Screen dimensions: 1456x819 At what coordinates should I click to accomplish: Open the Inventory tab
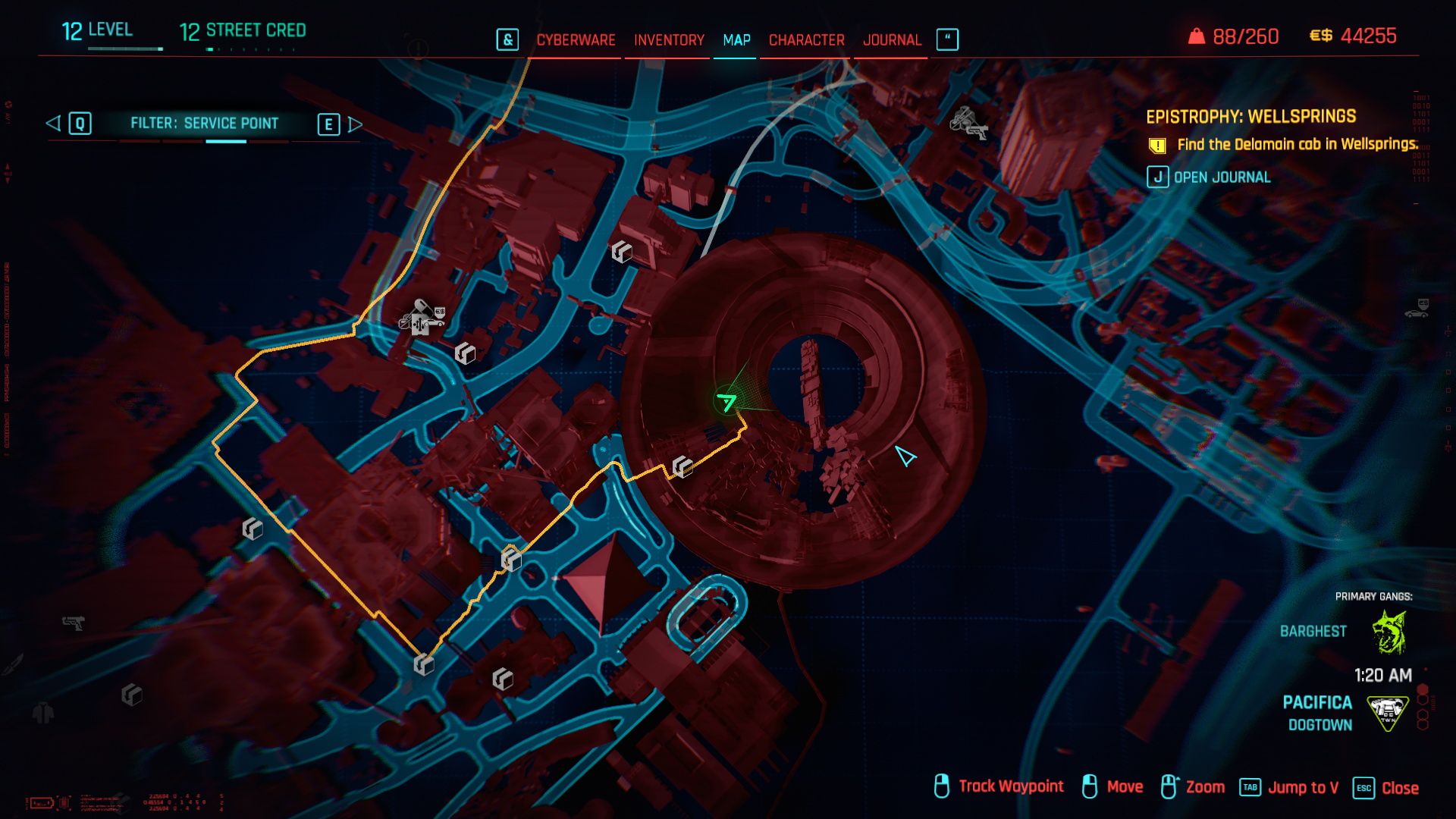669,40
